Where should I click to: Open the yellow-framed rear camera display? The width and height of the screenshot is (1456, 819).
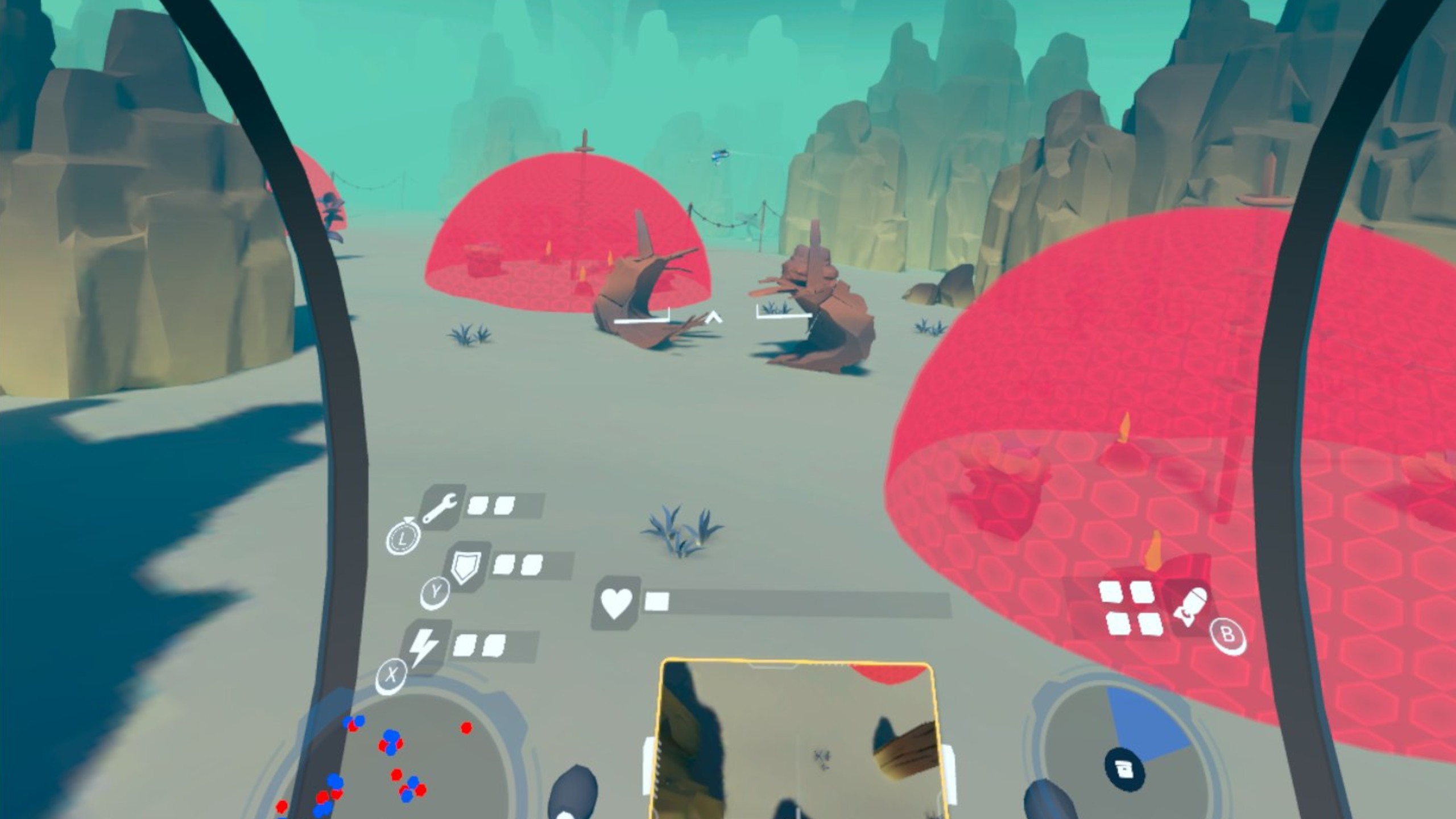pos(796,739)
